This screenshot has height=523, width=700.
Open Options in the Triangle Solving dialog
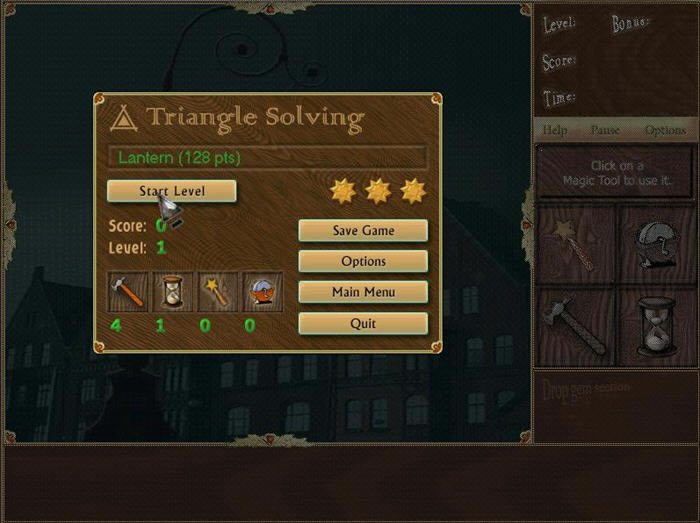pyautogui.click(x=363, y=262)
